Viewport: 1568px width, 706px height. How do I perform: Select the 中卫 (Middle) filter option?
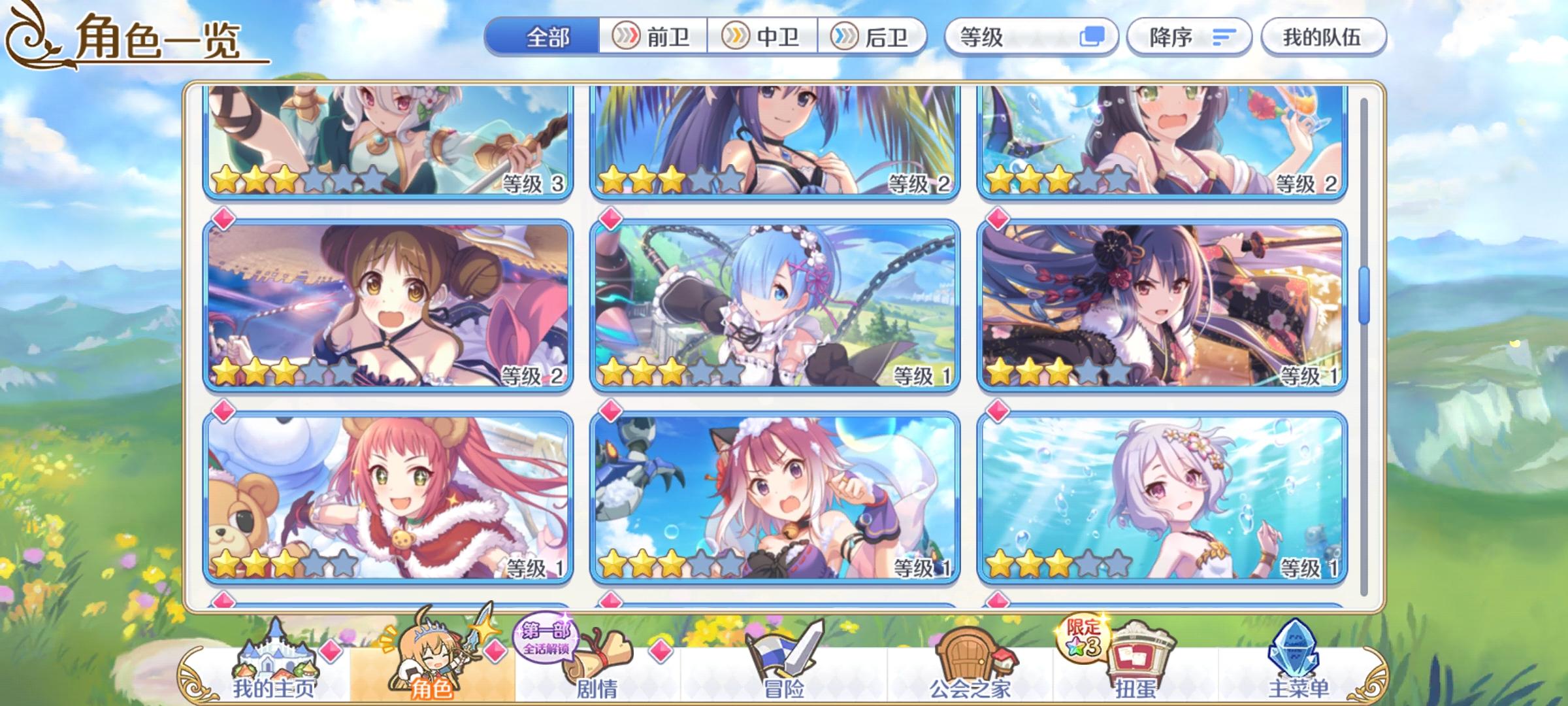tap(764, 37)
